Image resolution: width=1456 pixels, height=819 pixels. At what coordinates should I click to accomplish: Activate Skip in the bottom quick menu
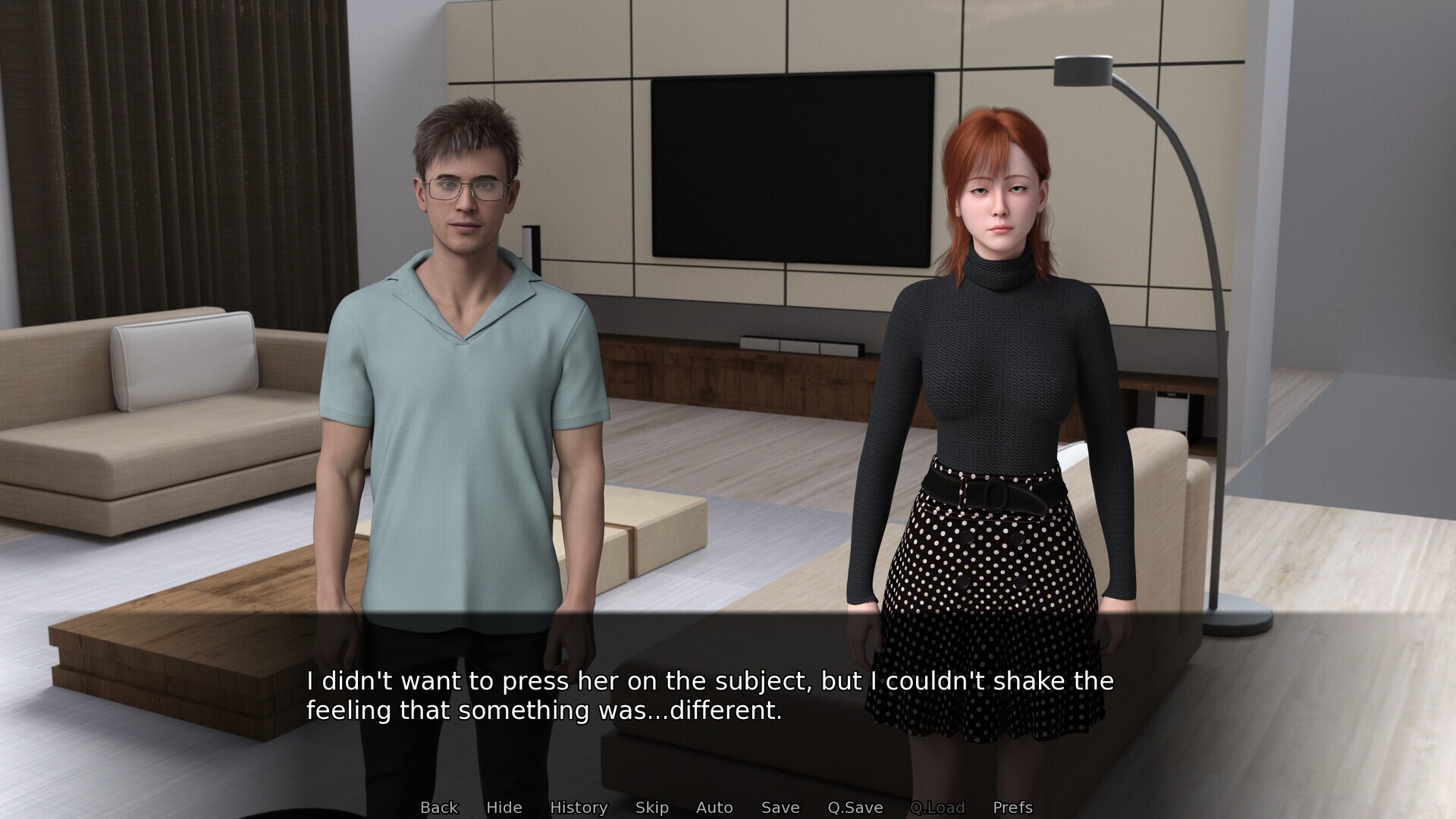[x=652, y=807]
